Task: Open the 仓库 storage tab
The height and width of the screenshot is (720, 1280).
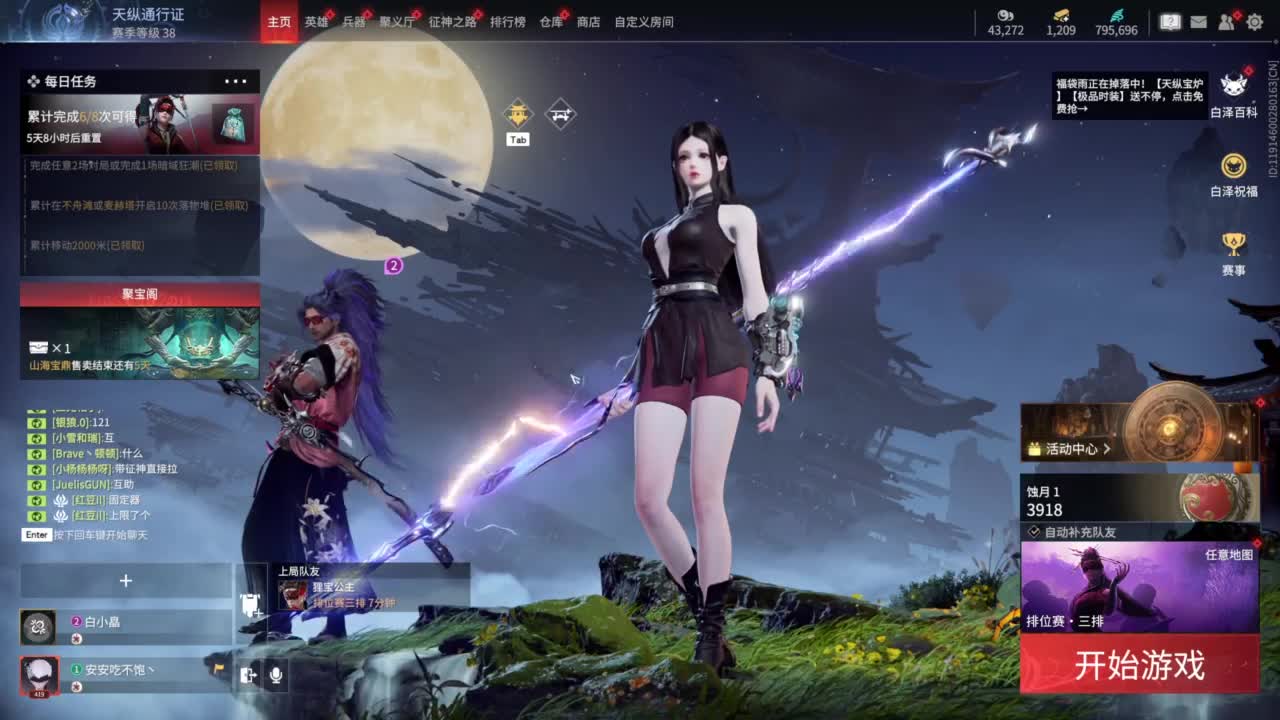Action: (551, 22)
